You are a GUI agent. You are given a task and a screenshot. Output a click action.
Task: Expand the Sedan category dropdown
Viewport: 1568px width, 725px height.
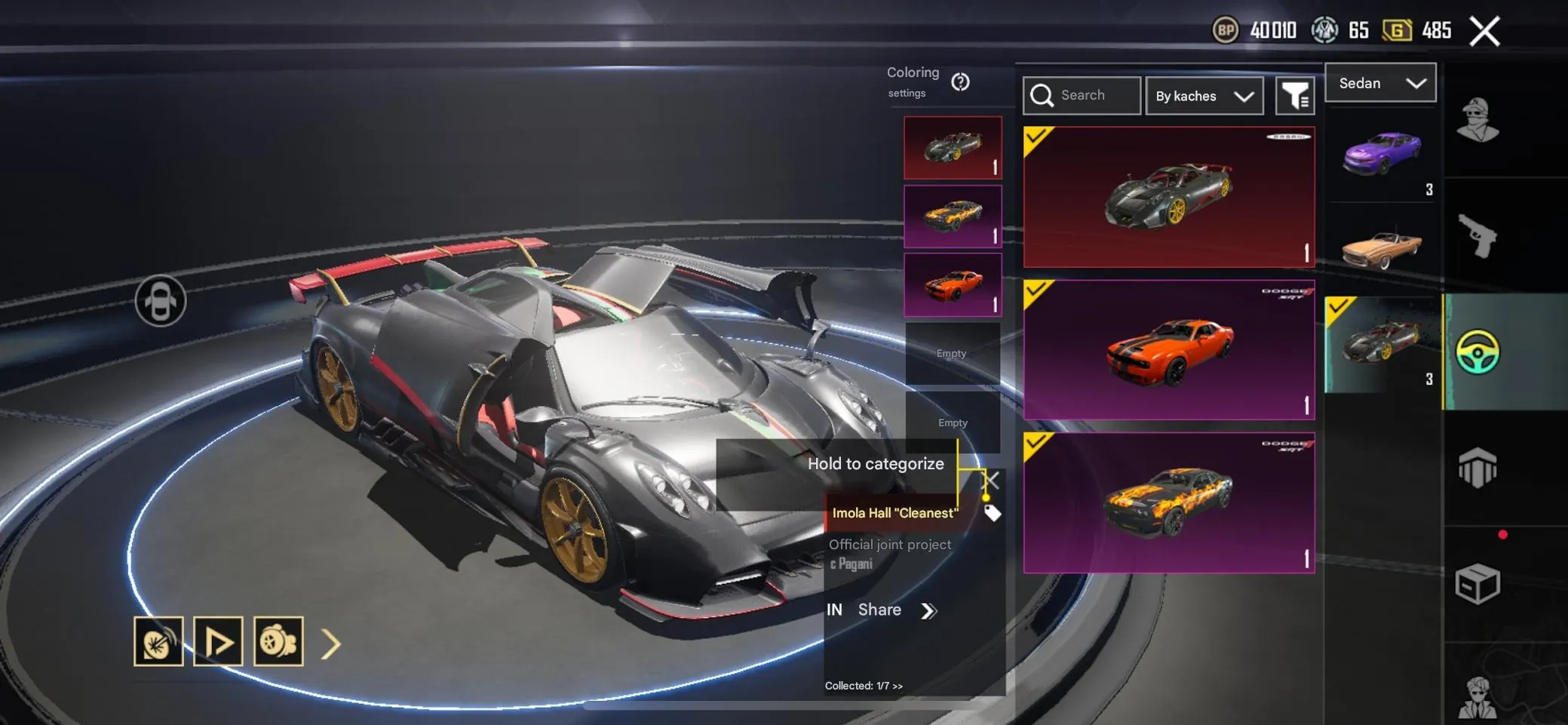click(1380, 83)
